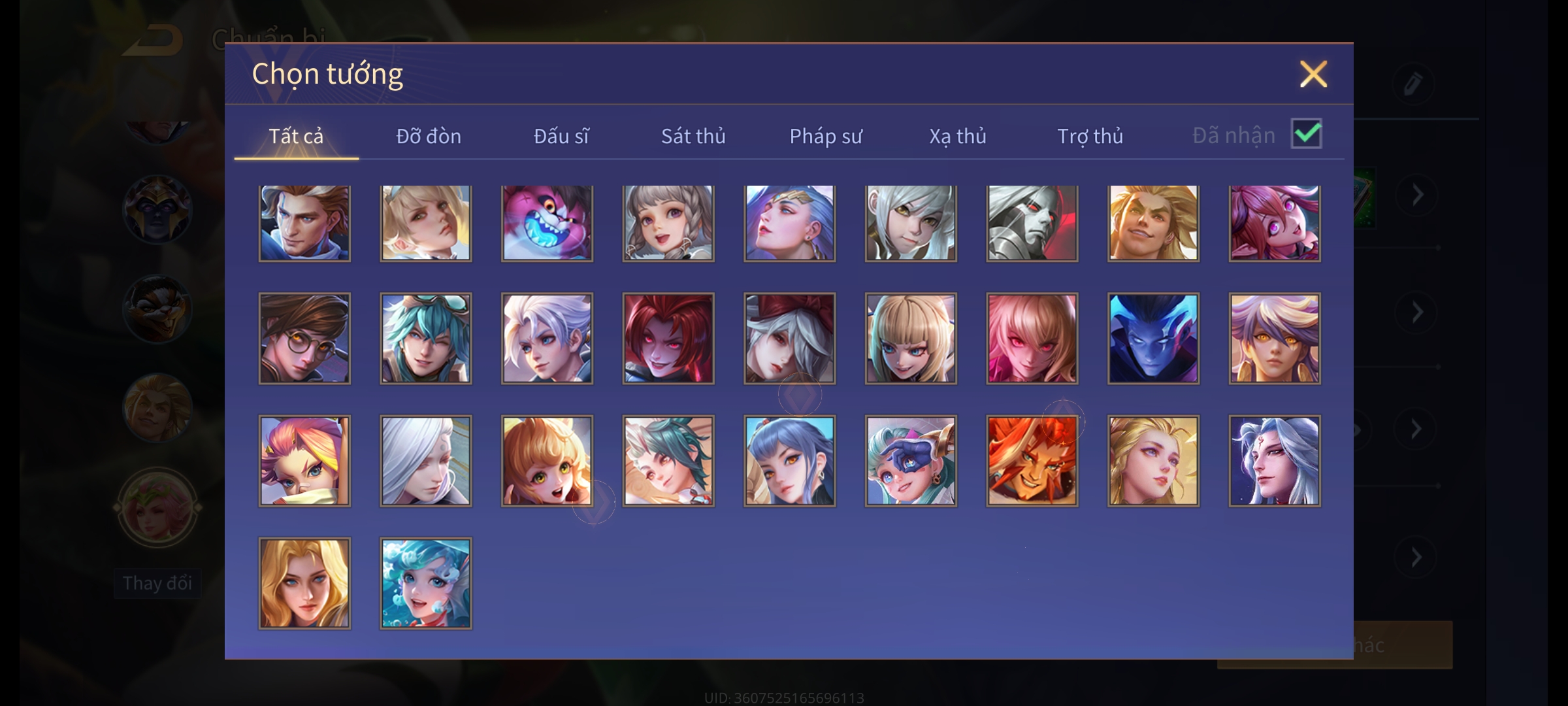Choose the girl with blue eye mask
The width and height of the screenshot is (1568, 706).
tap(911, 461)
